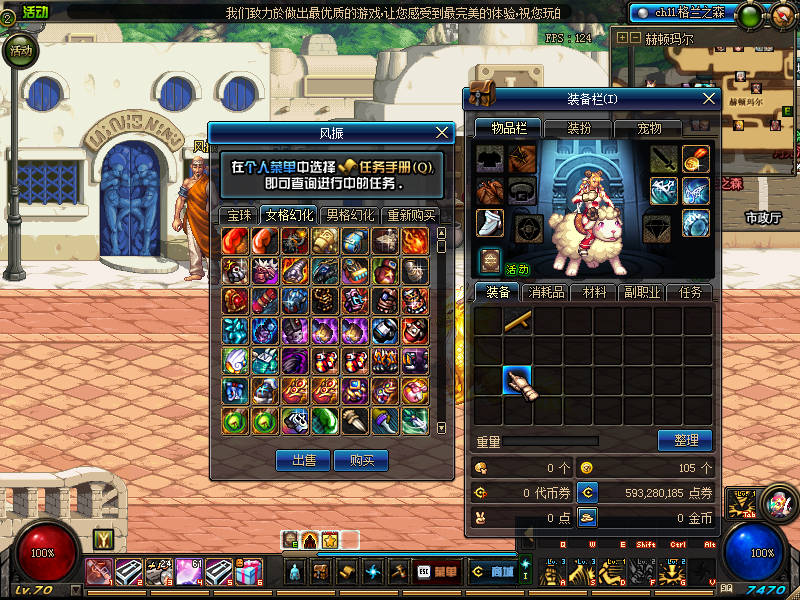Select the golden stick item in inventory
Screen dimensions: 800x600
point(517,321)
